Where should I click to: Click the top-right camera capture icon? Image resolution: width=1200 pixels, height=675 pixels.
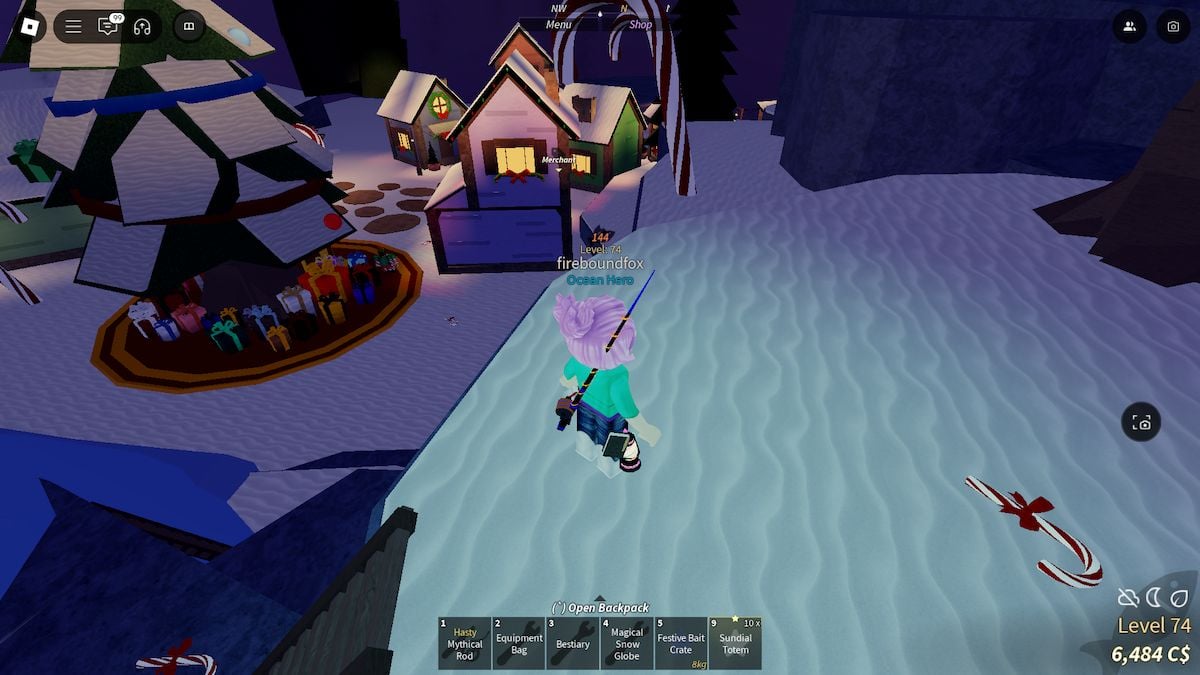(1174, 27)
